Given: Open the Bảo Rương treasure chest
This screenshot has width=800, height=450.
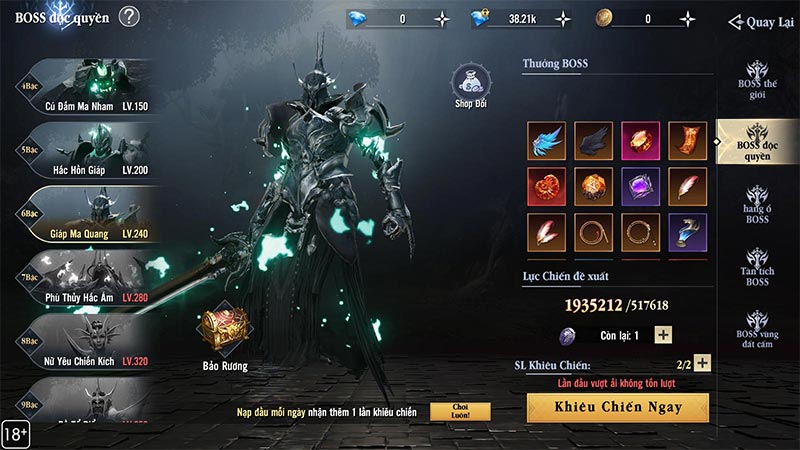Looking at the screenshot, I should point(222,335).
